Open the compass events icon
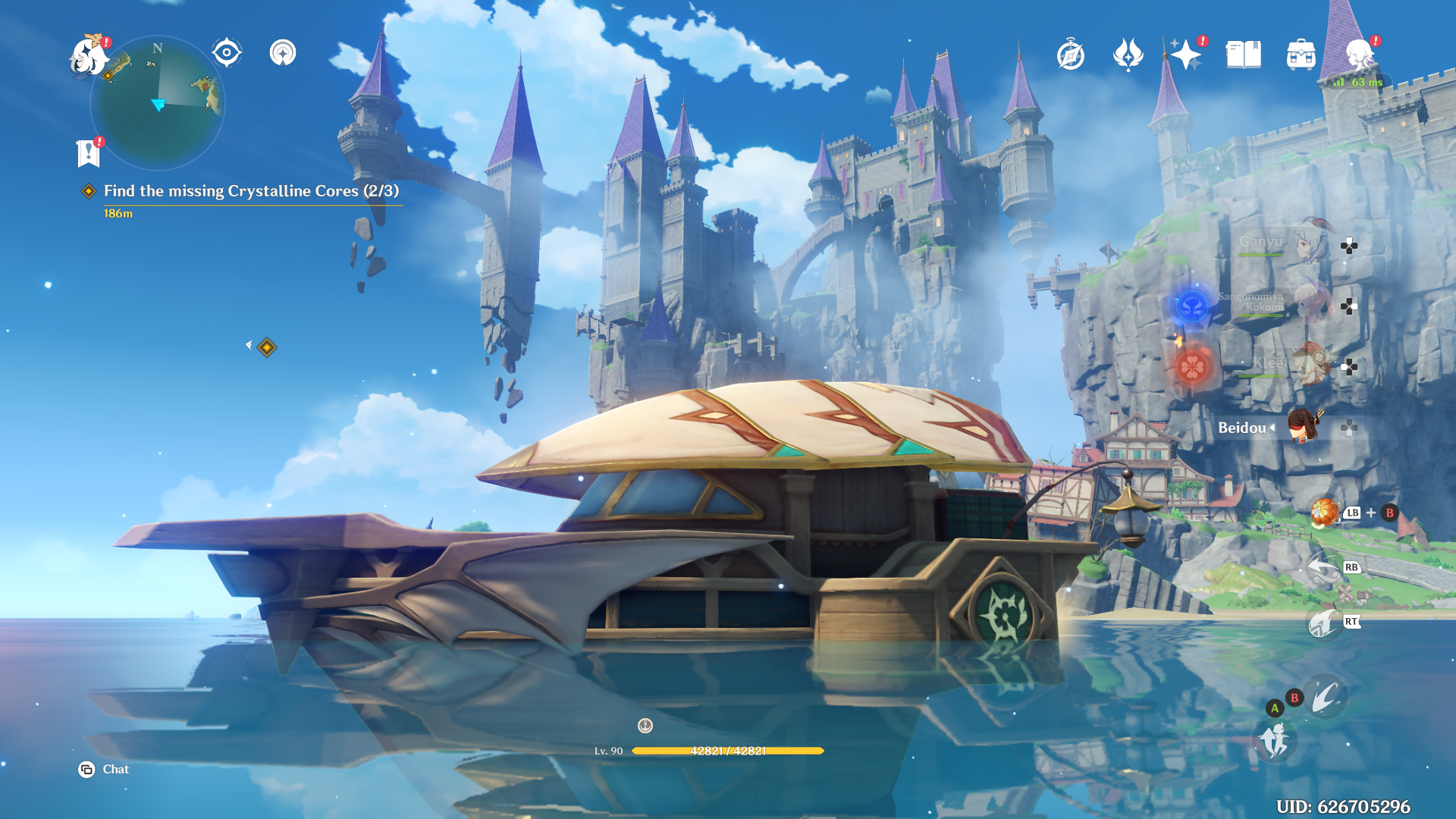This screenshot has height=819, width=1456. tap(1071, 55)
